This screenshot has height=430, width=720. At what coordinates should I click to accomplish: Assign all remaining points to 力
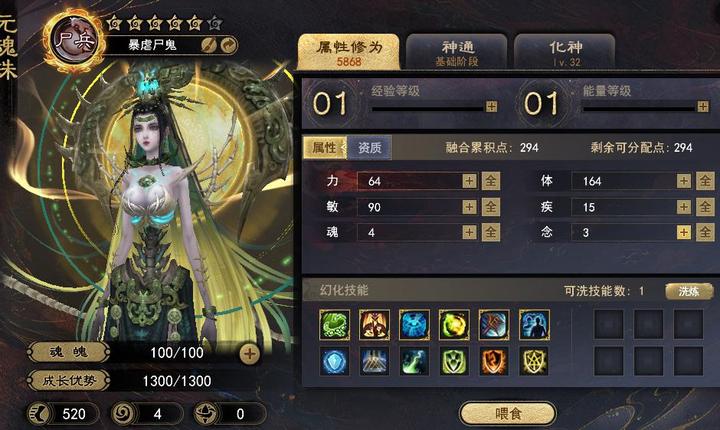click(491, 181)
